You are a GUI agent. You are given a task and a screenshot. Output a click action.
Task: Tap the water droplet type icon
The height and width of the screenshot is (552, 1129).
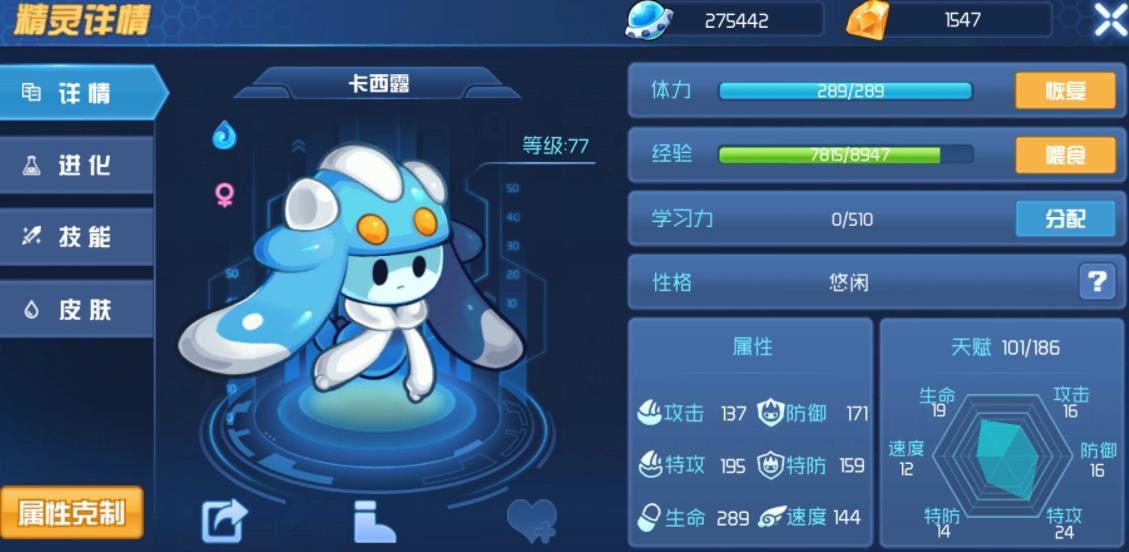click(x=224, y=134)
